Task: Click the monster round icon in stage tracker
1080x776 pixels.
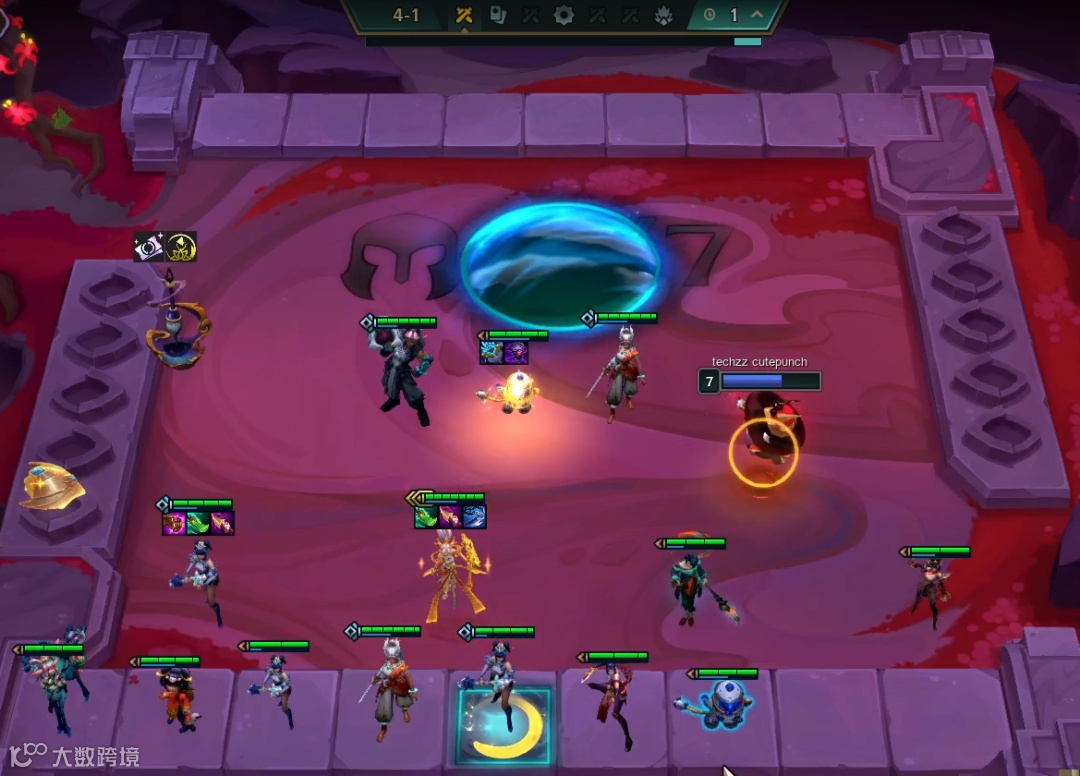Action: coord(664,15)
